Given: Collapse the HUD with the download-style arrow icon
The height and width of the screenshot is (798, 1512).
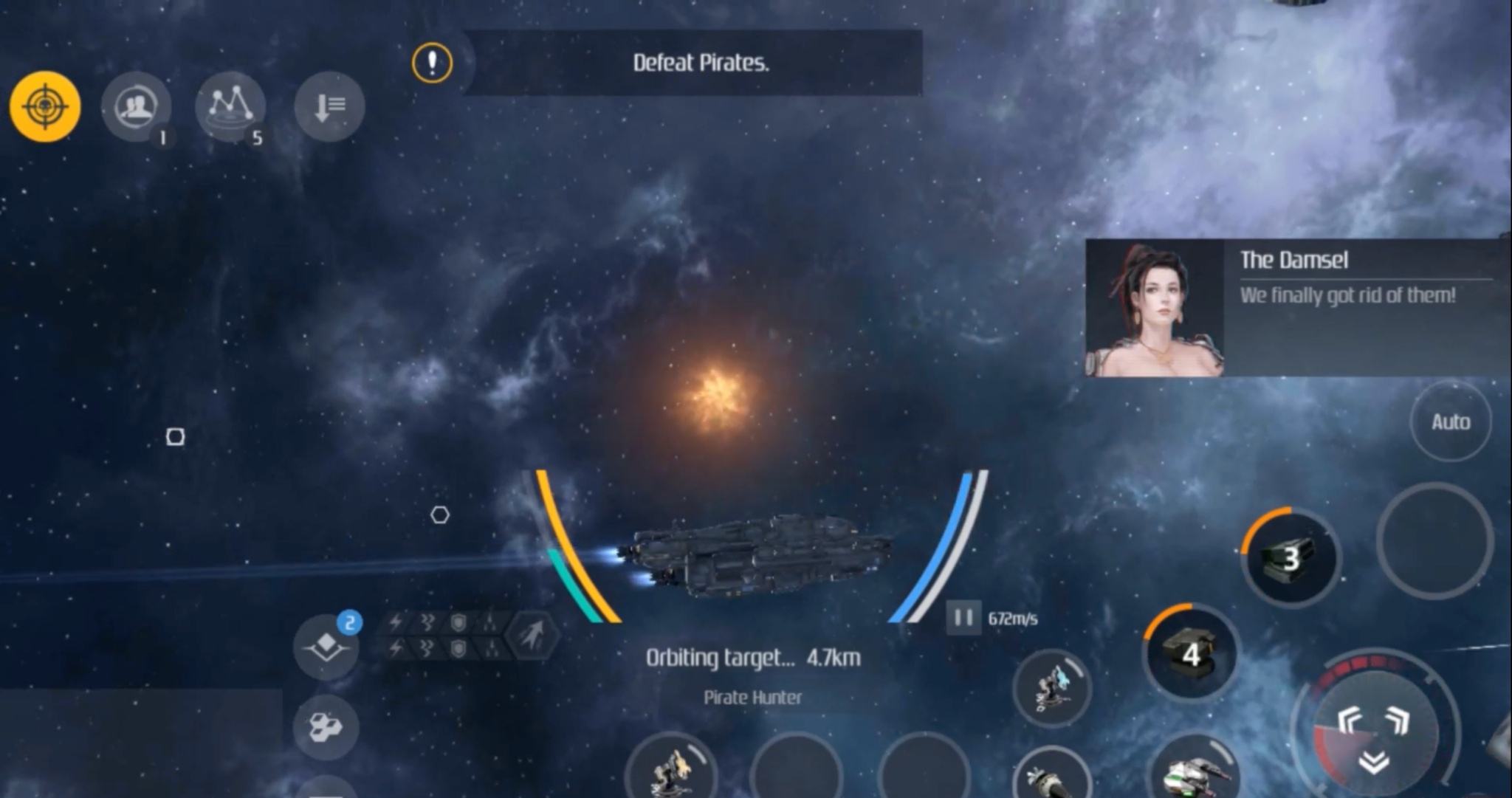Looking at the screenshot, I should (x=329, y=108).
